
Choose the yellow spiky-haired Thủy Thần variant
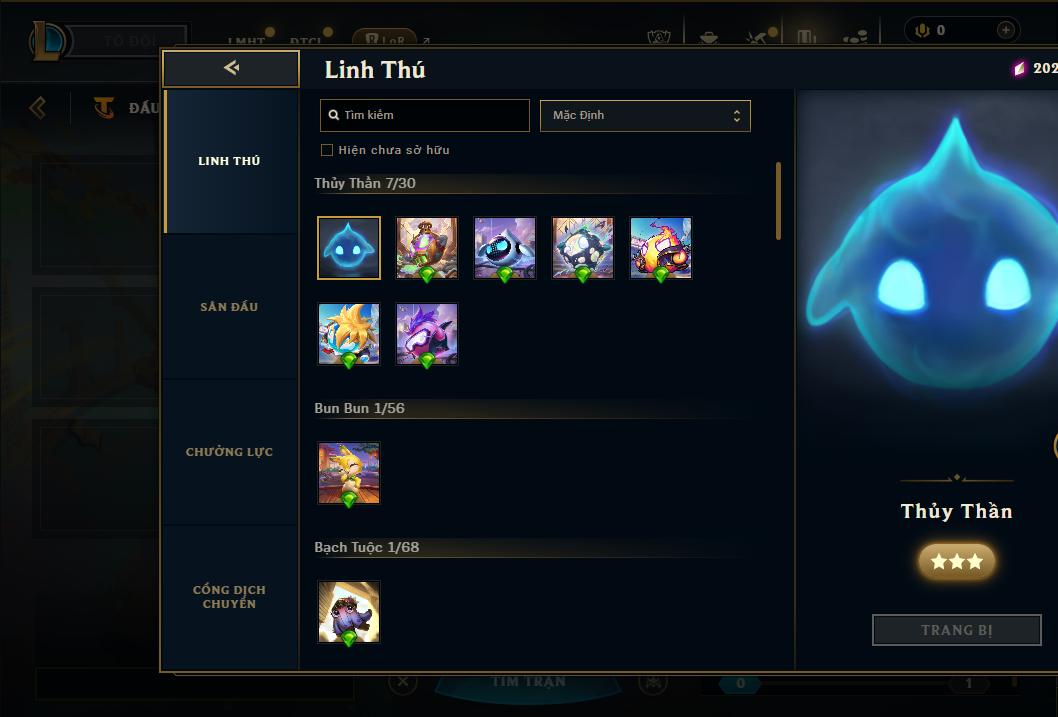(x=349, y=334)
